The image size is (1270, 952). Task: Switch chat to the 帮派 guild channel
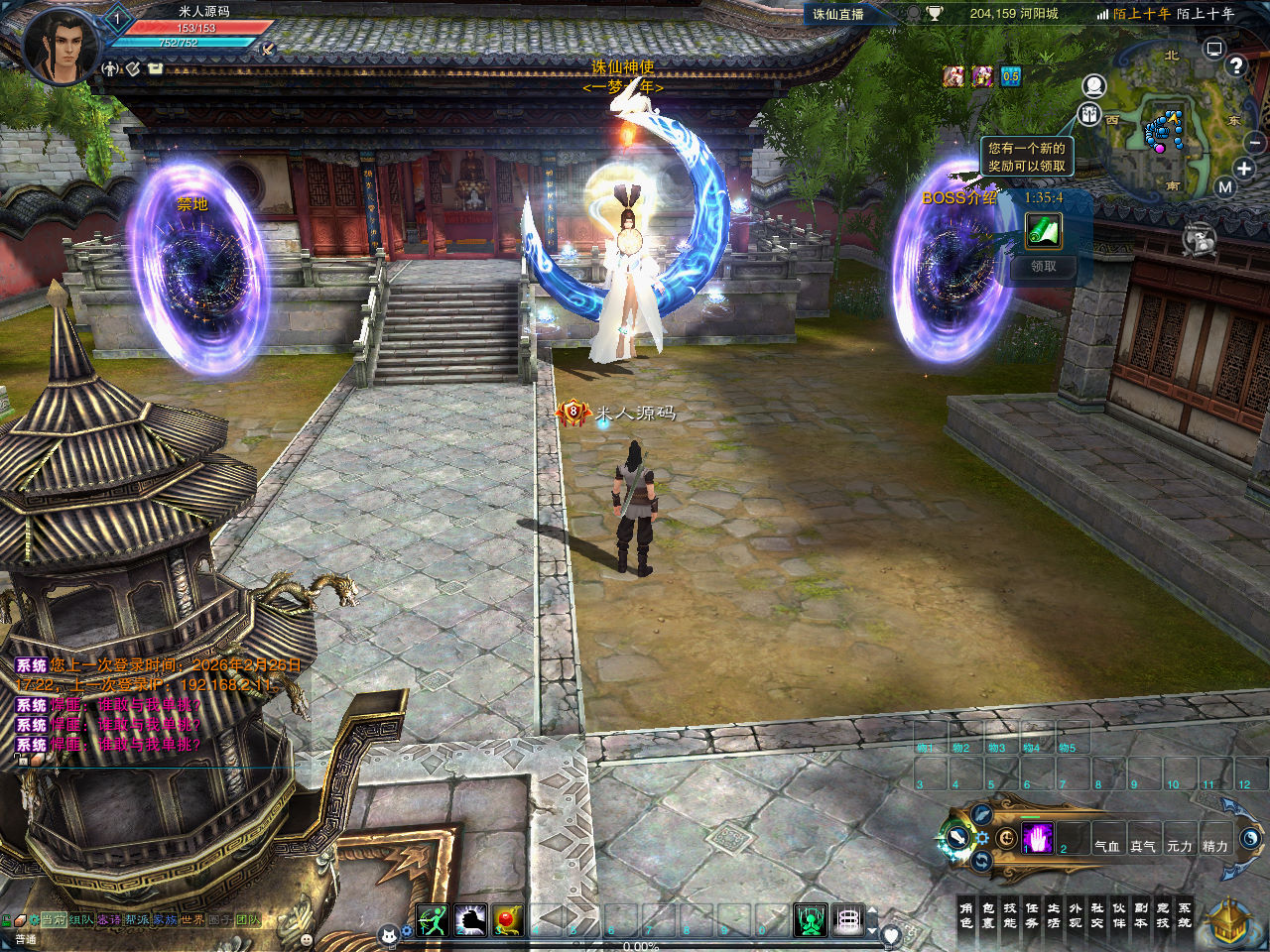(136, 920)
